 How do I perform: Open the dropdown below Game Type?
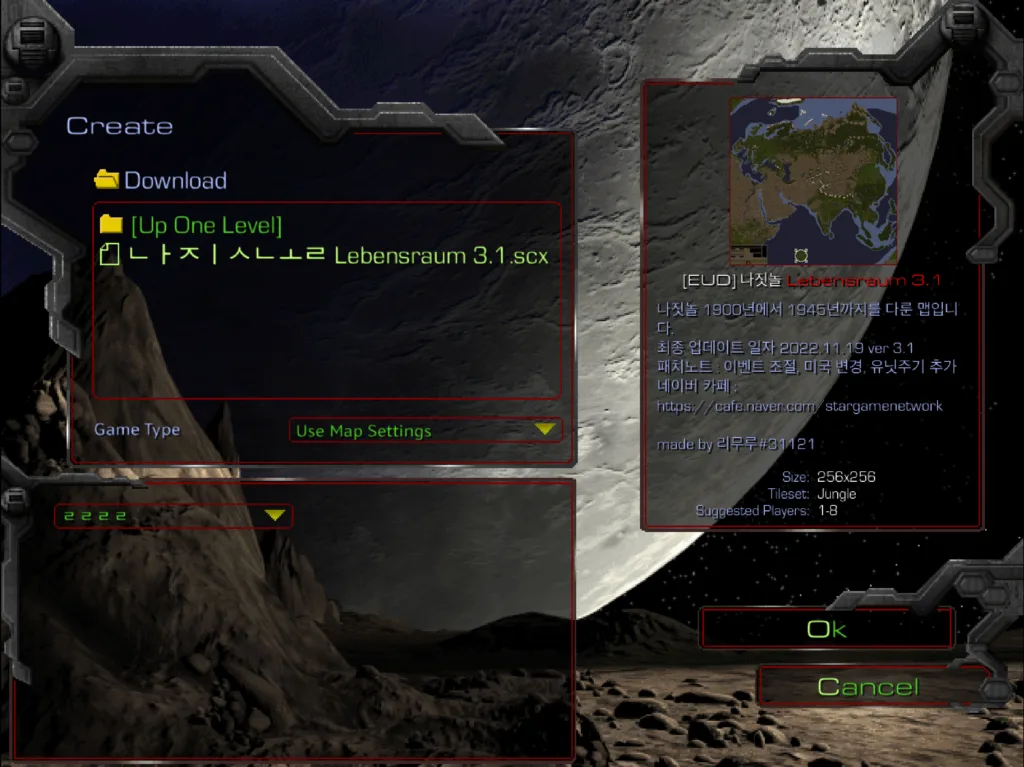click(x=173, y=516)
